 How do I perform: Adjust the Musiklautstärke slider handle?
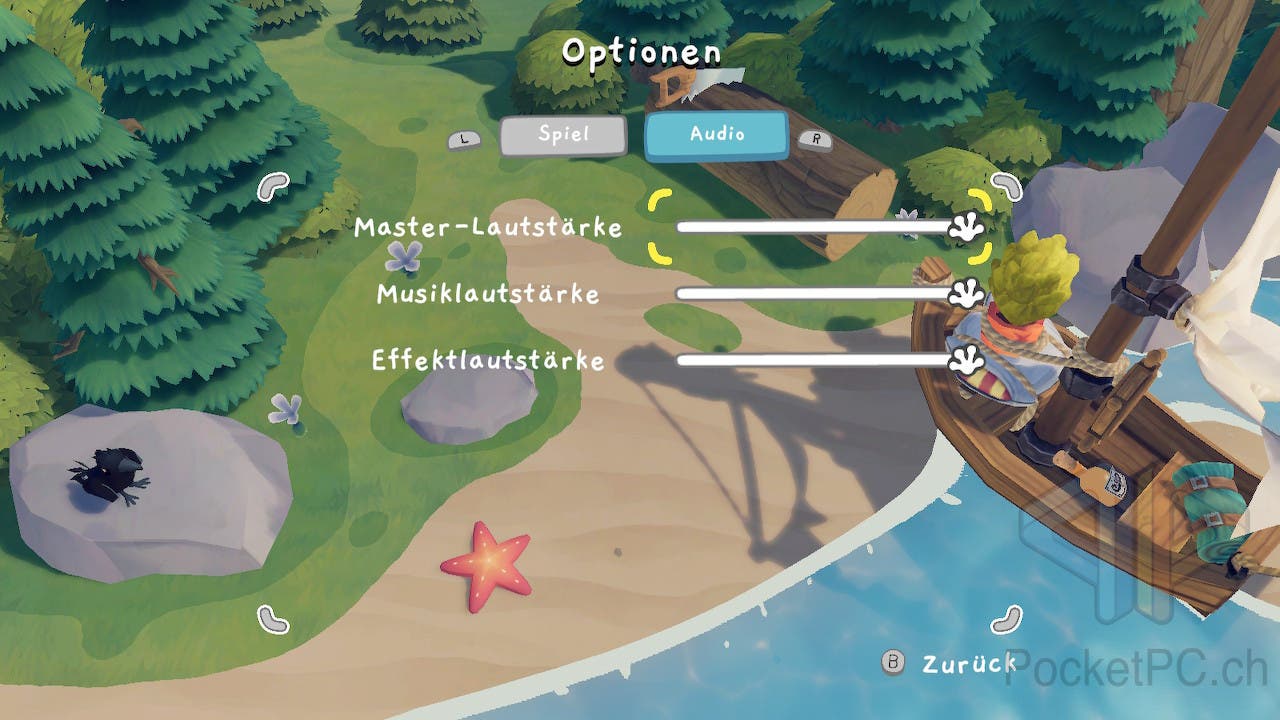point(965,293)
